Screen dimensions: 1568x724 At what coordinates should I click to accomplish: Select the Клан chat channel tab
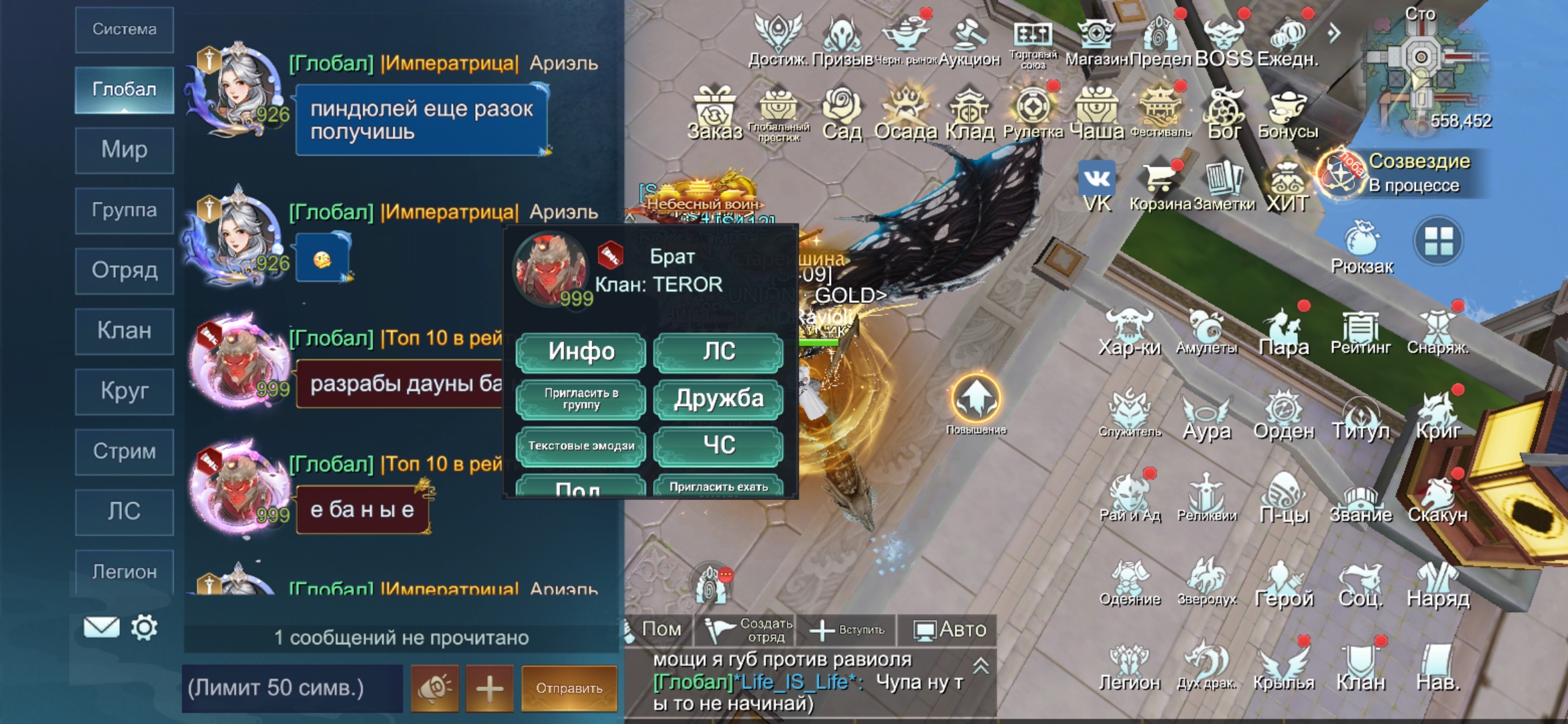click(125, 330)
